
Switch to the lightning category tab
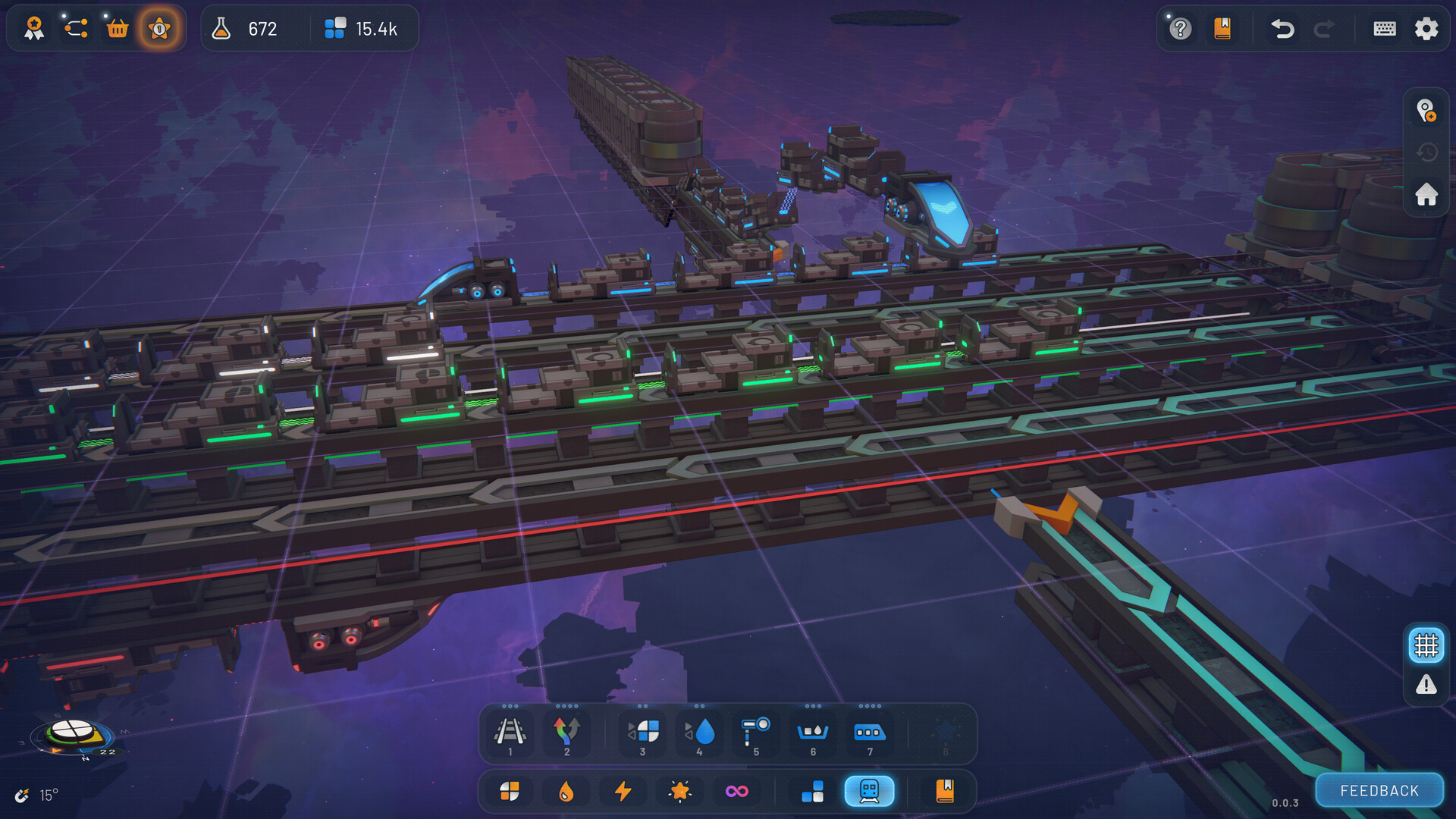point(623,791)
